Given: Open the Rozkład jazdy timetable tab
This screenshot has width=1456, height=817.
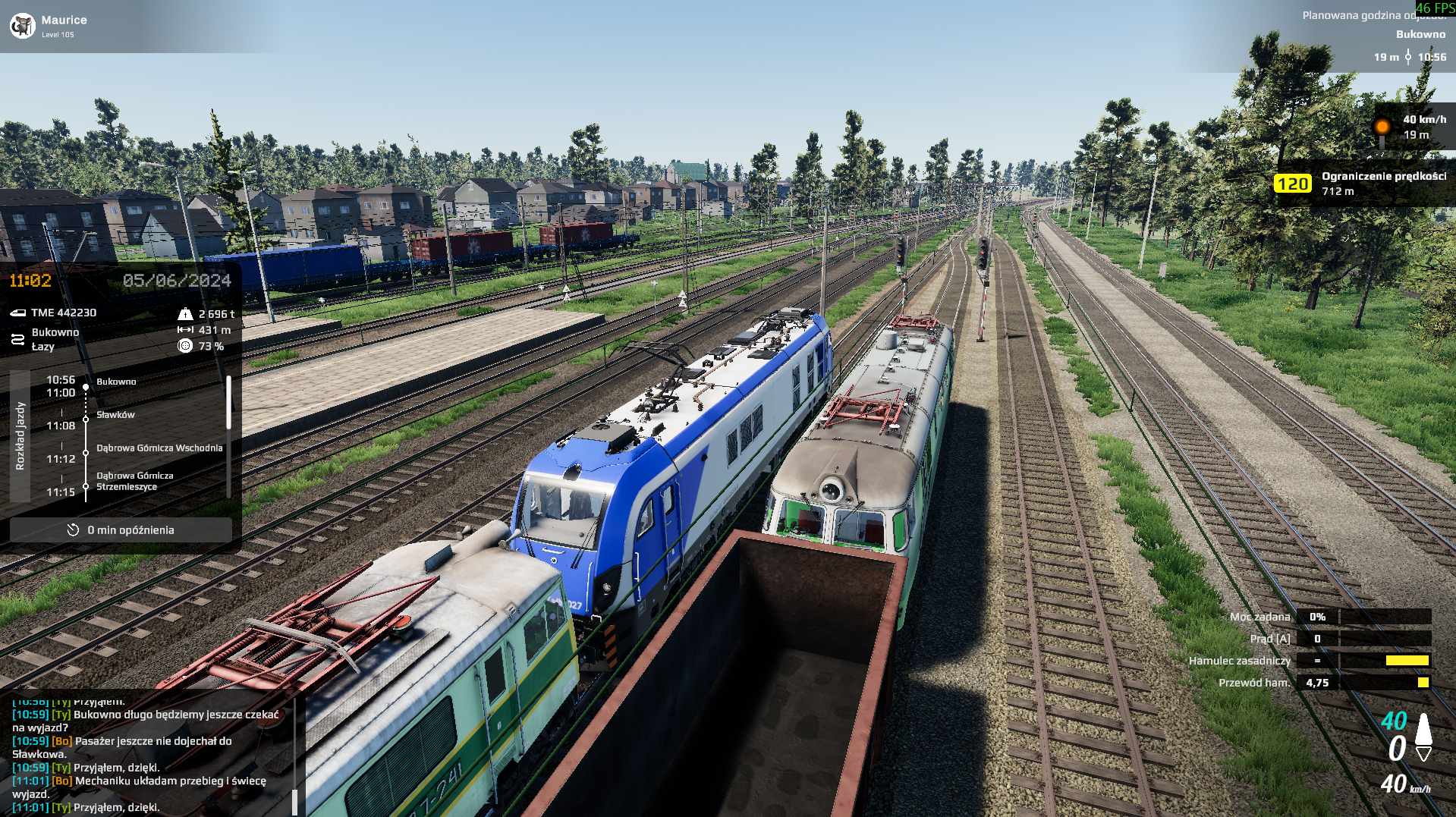Looking at the screenshot, I should tap(20, 436).
